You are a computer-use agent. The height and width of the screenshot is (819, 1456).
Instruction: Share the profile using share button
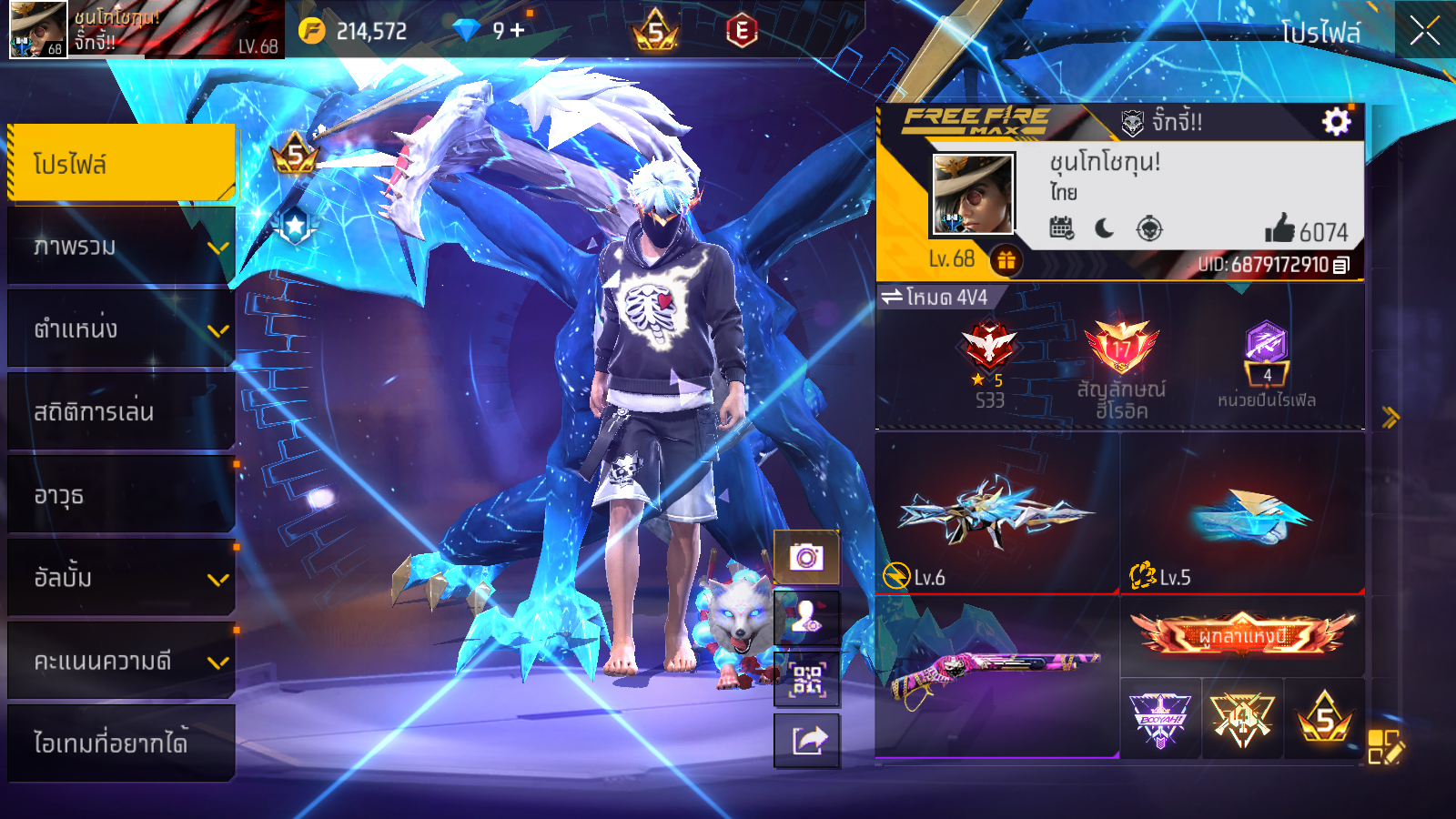coord(806,741)
